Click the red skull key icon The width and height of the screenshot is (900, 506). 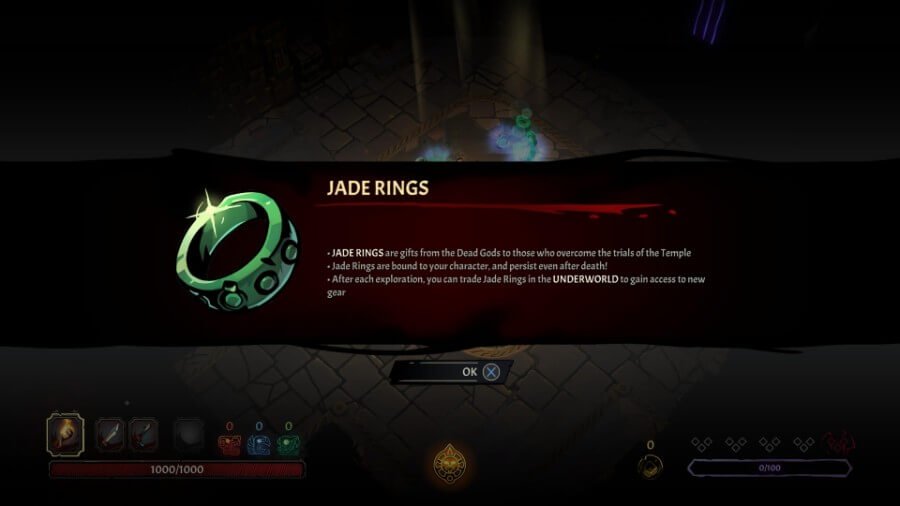pos(230,445)
